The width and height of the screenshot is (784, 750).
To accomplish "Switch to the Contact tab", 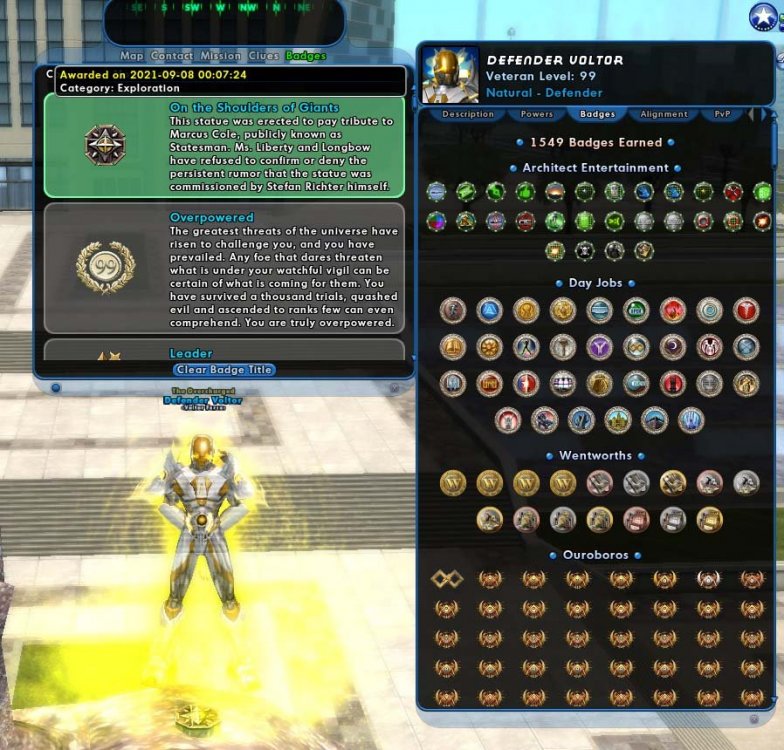I will pos(172,56).
